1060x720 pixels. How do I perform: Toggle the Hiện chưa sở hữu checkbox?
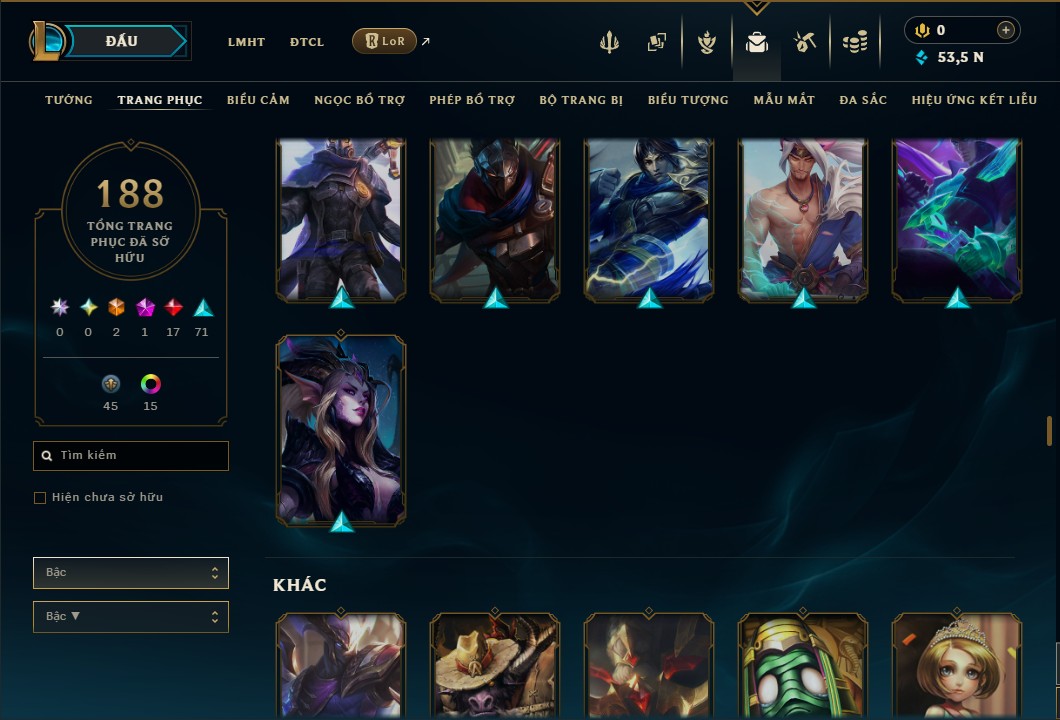[x=40, y=498]
